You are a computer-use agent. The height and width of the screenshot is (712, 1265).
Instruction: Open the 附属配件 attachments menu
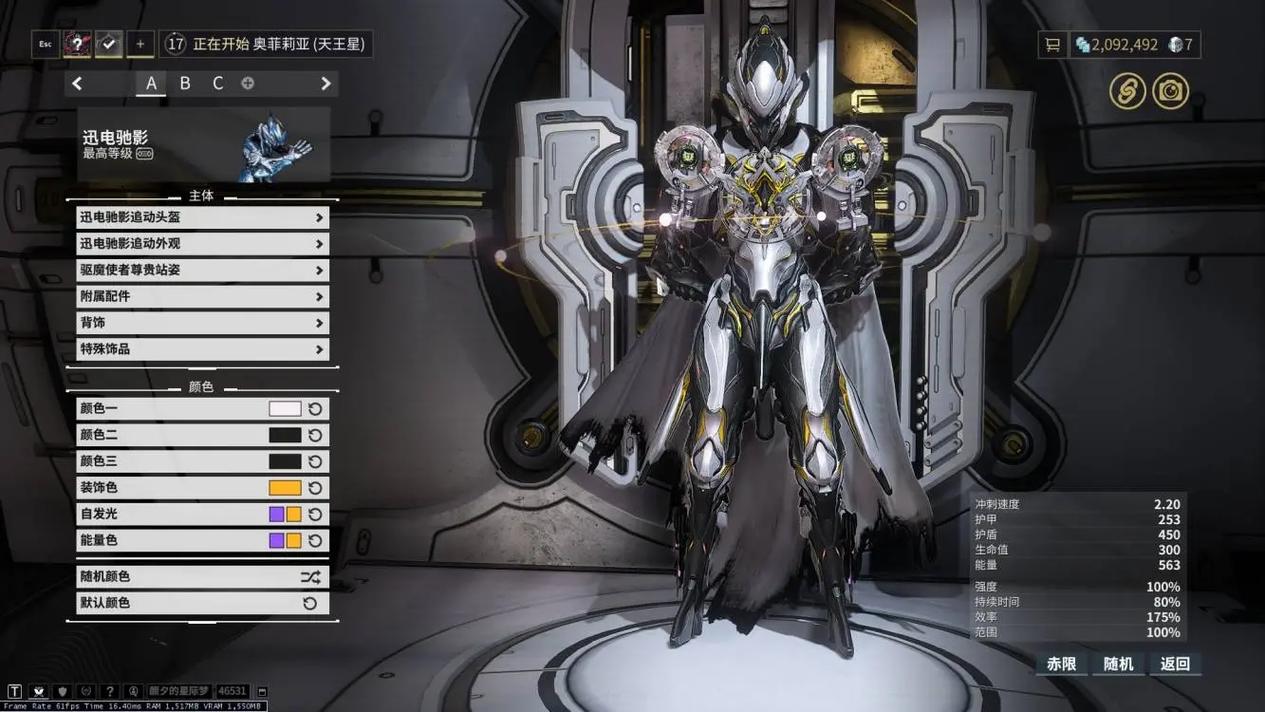tap(202, 297)
